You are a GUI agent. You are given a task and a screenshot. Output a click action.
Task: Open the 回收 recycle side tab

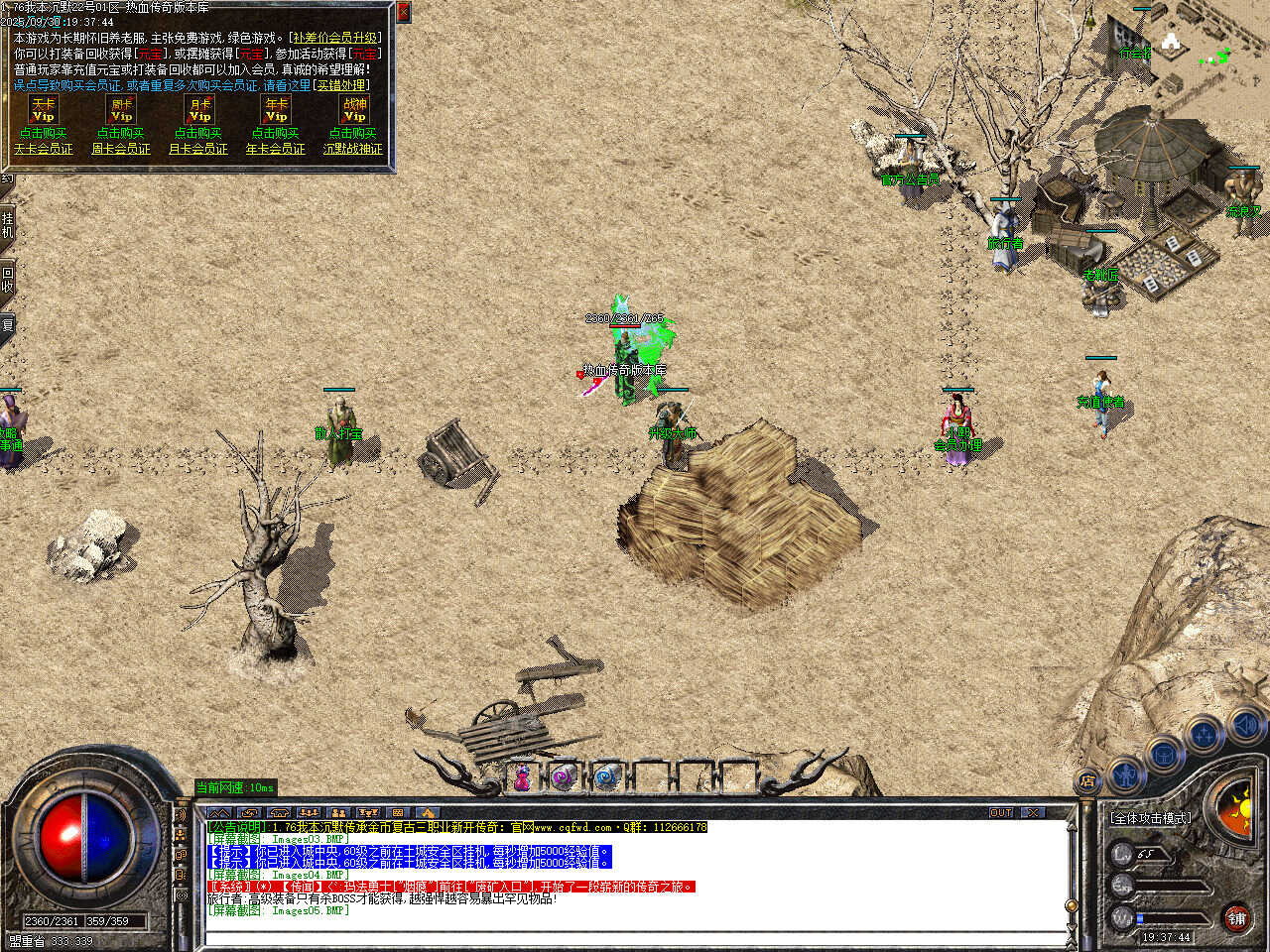(x=7, y=280)
